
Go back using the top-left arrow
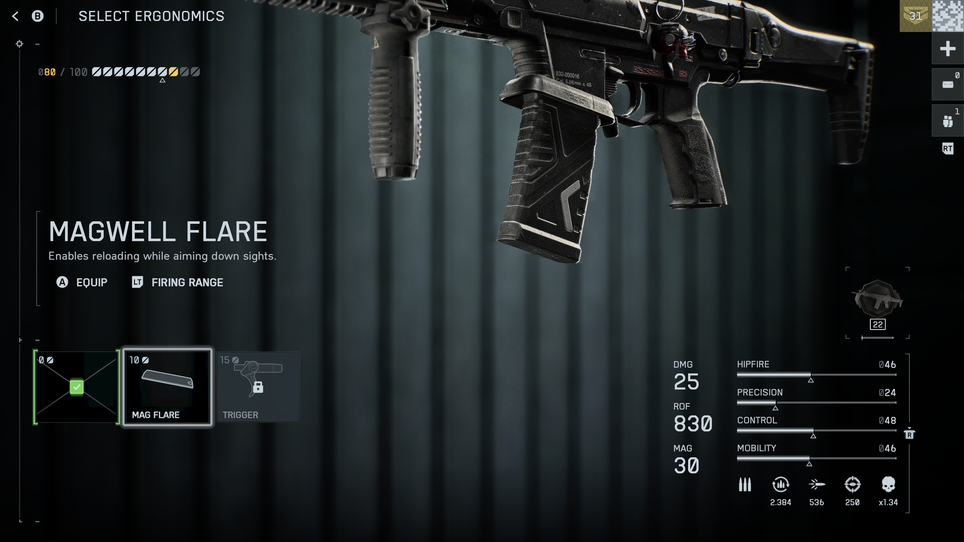point(15,16)
